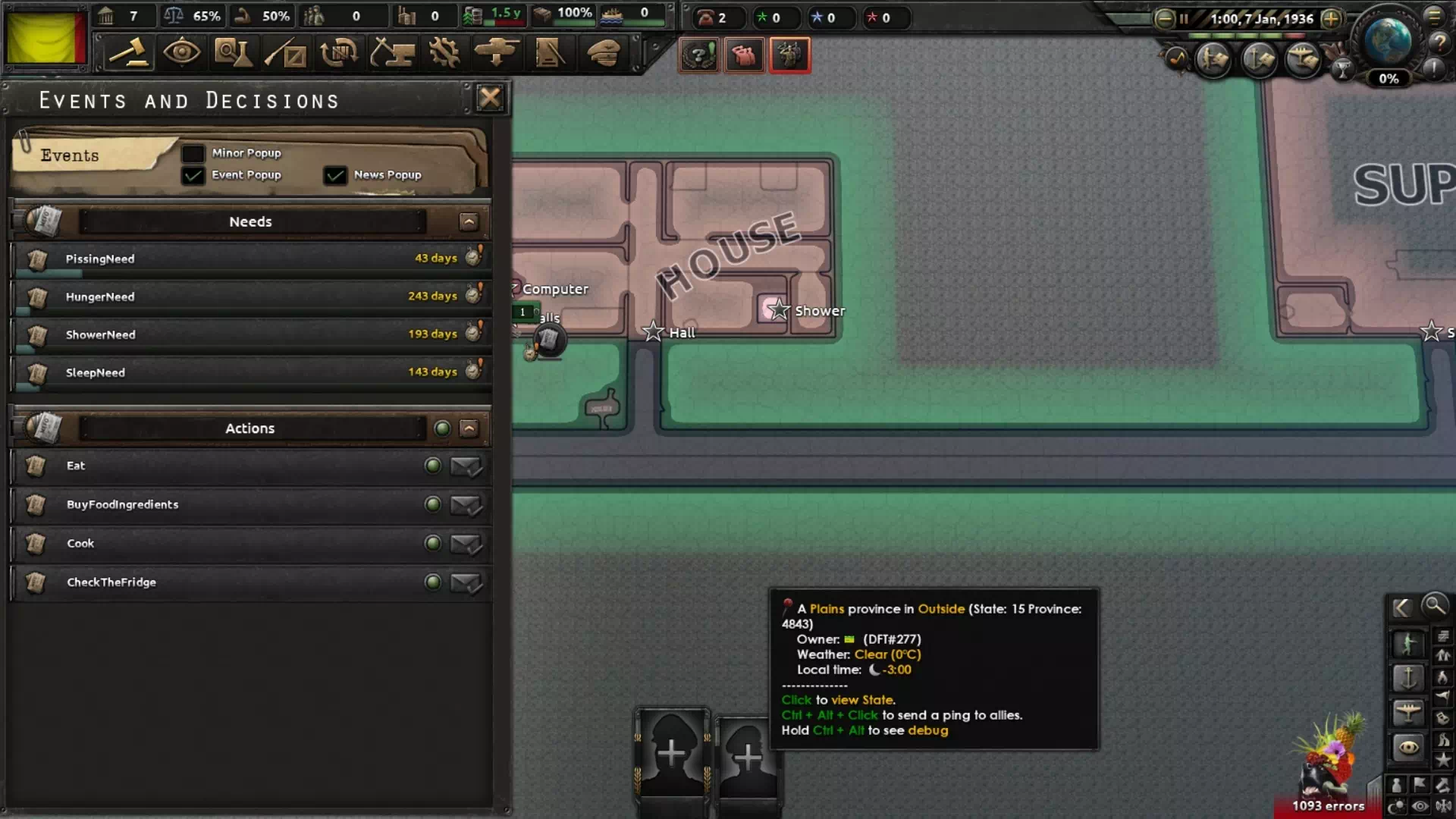Uncheck the Event Popup checkbox
The width and height of the screenshot is (1456, 819).
[193, 175]
